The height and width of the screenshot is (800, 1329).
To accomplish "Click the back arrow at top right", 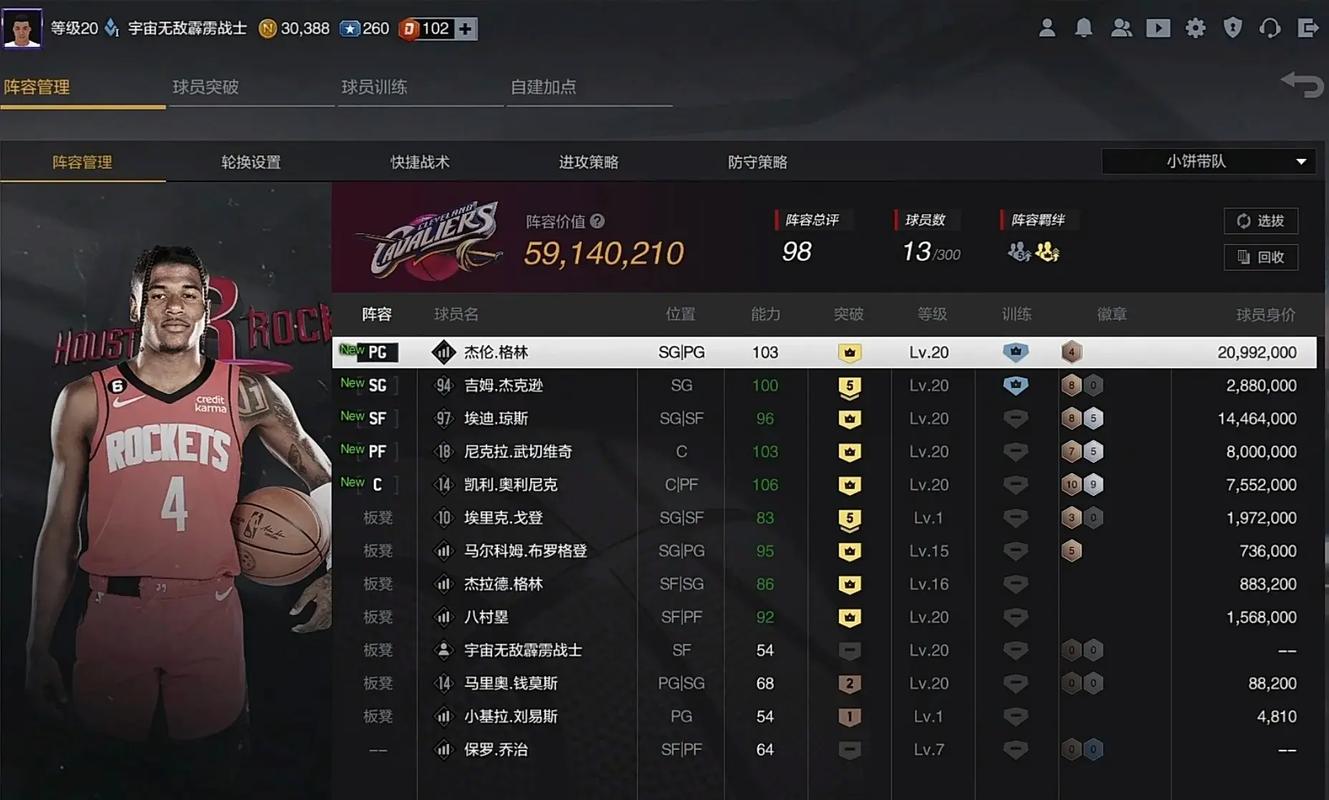I will point(1301,85).
